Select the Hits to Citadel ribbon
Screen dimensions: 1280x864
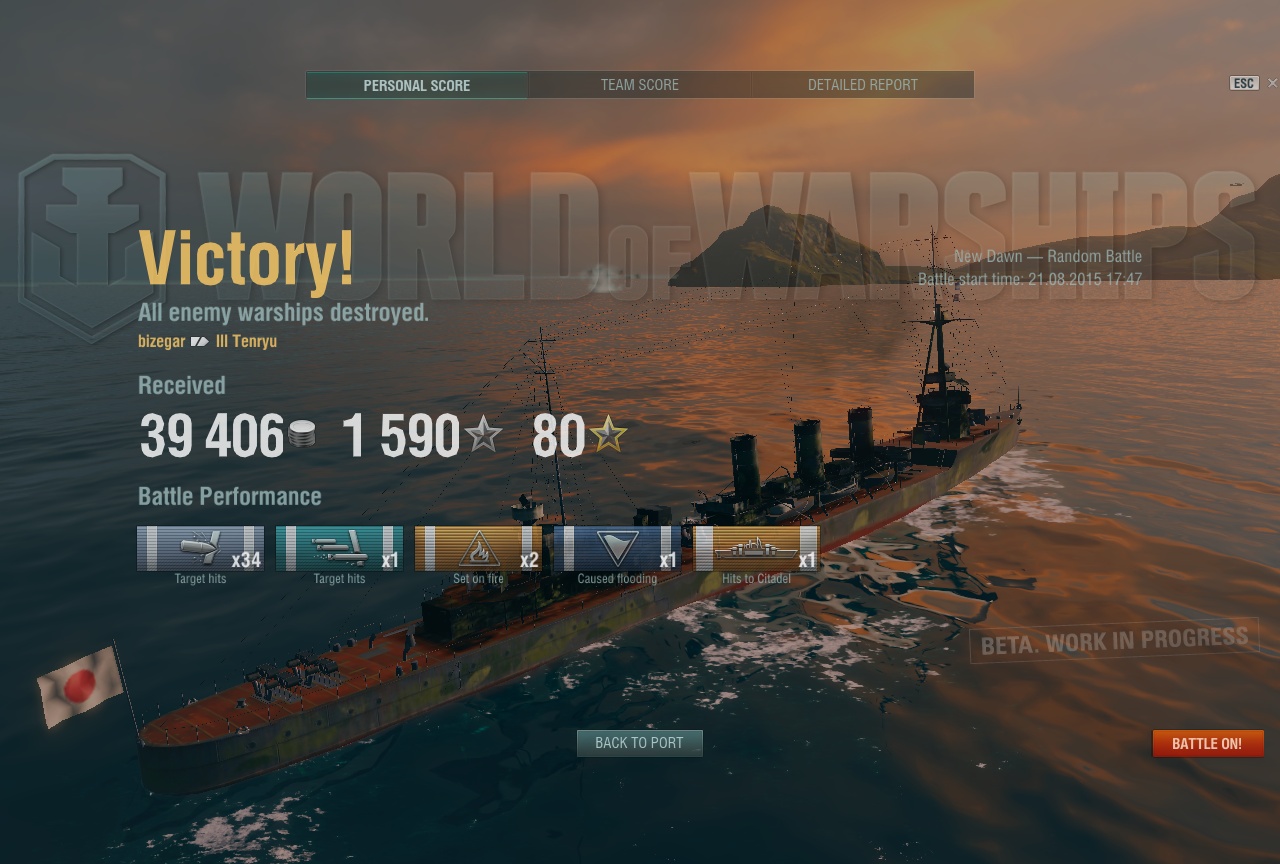(756, 549)
